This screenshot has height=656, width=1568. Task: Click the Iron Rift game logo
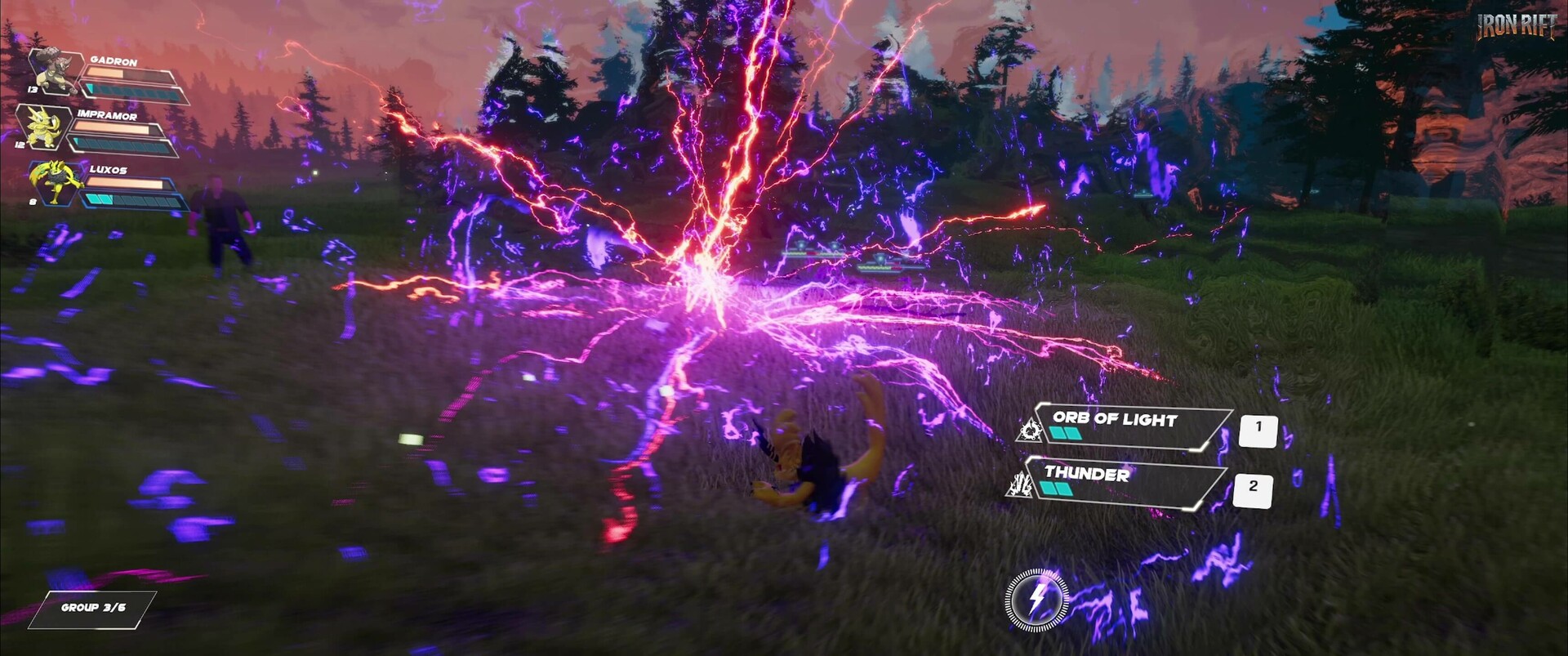1517,27
